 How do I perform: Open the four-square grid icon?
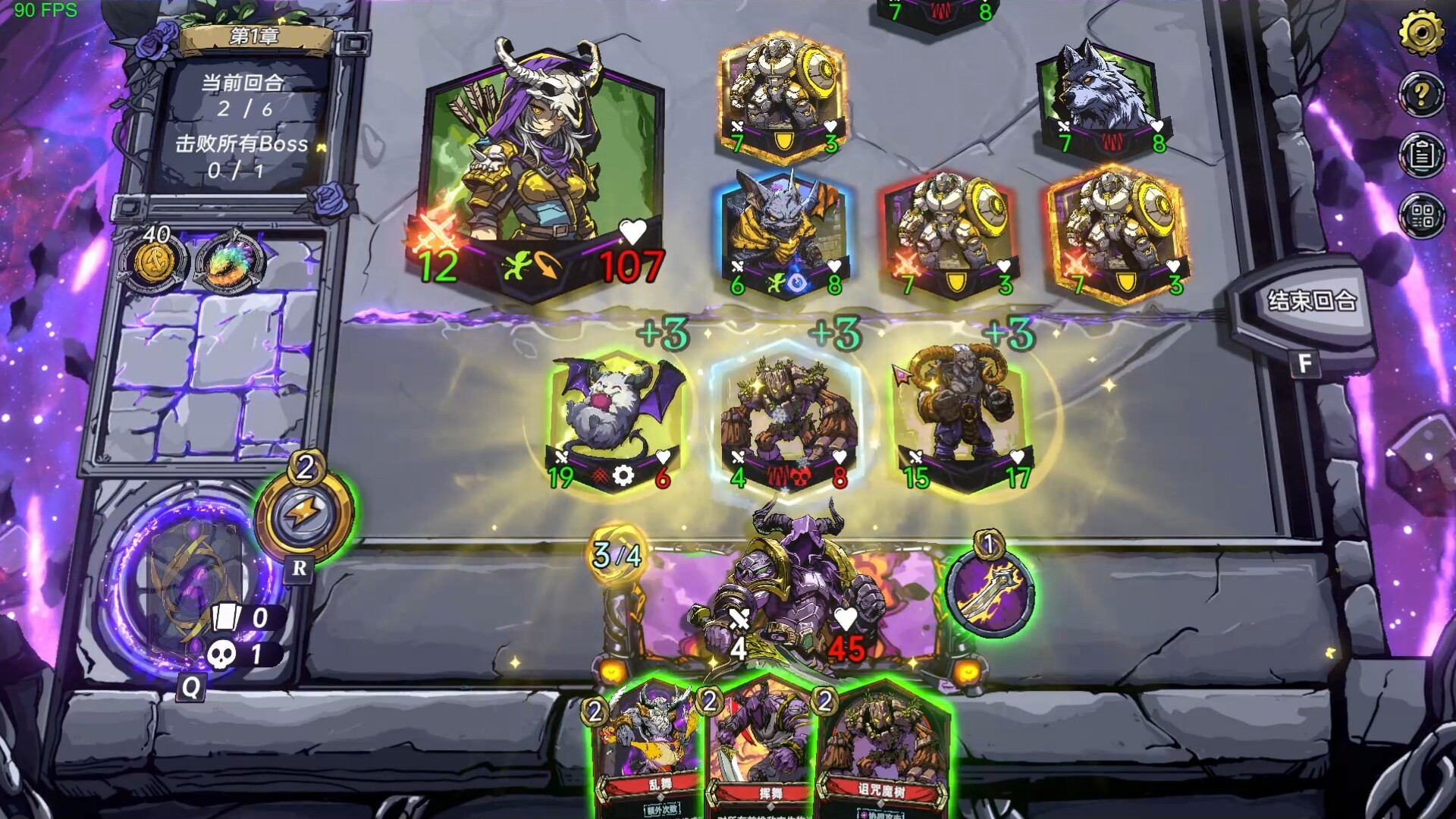(x=1421, y=216)
